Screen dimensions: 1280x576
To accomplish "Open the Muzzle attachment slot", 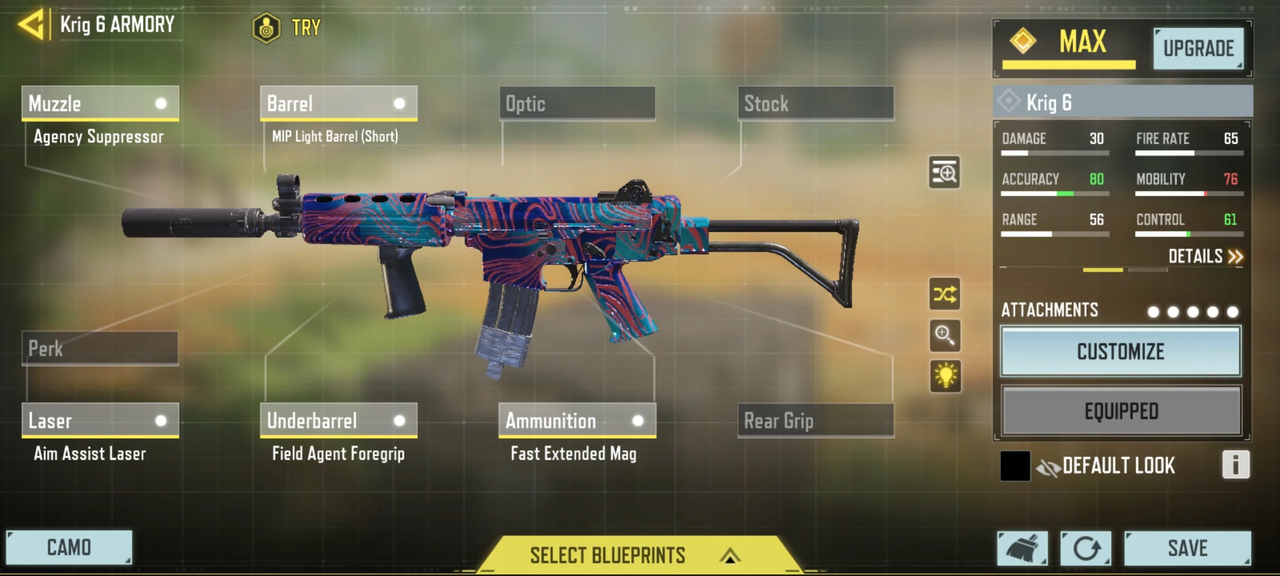I will pos(100,104).
